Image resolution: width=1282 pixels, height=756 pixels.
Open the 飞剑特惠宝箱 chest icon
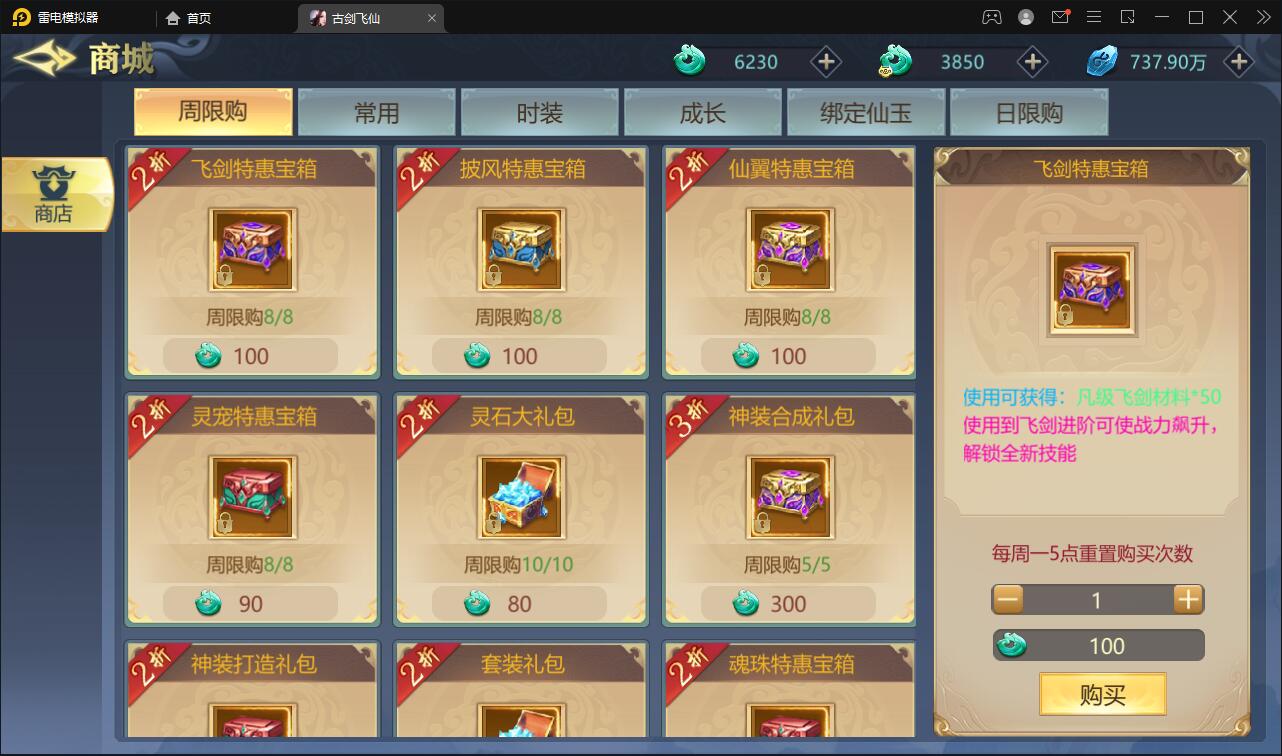coord(251,248)
